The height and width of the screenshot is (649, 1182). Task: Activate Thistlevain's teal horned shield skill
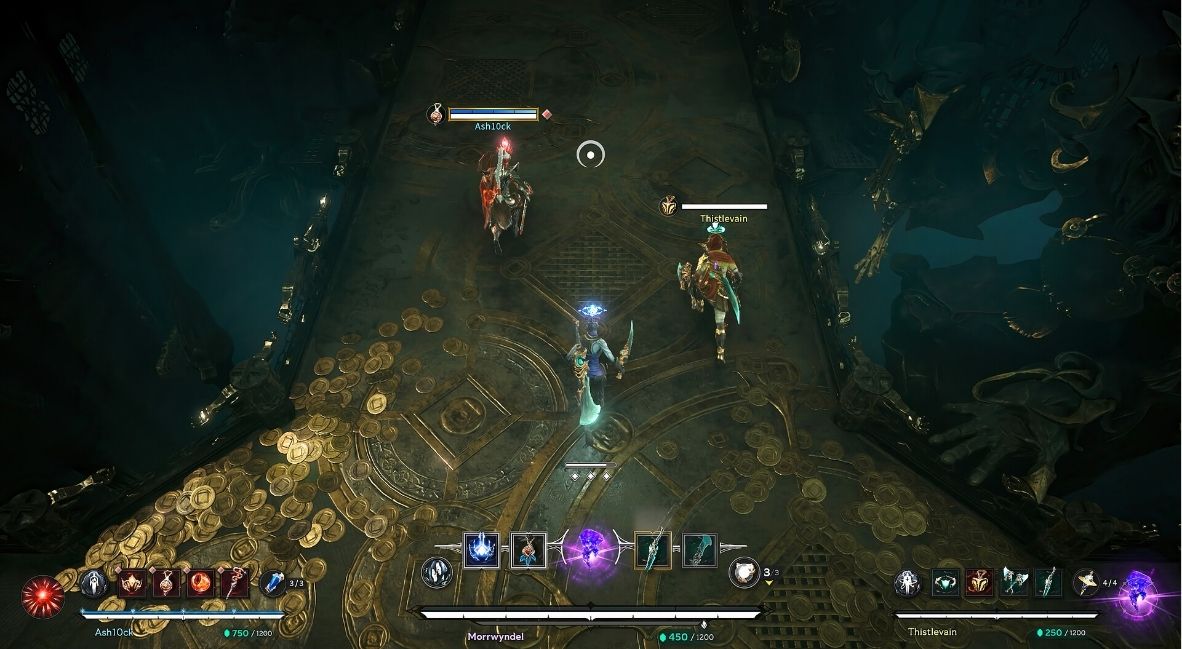(x=946, y=583)
